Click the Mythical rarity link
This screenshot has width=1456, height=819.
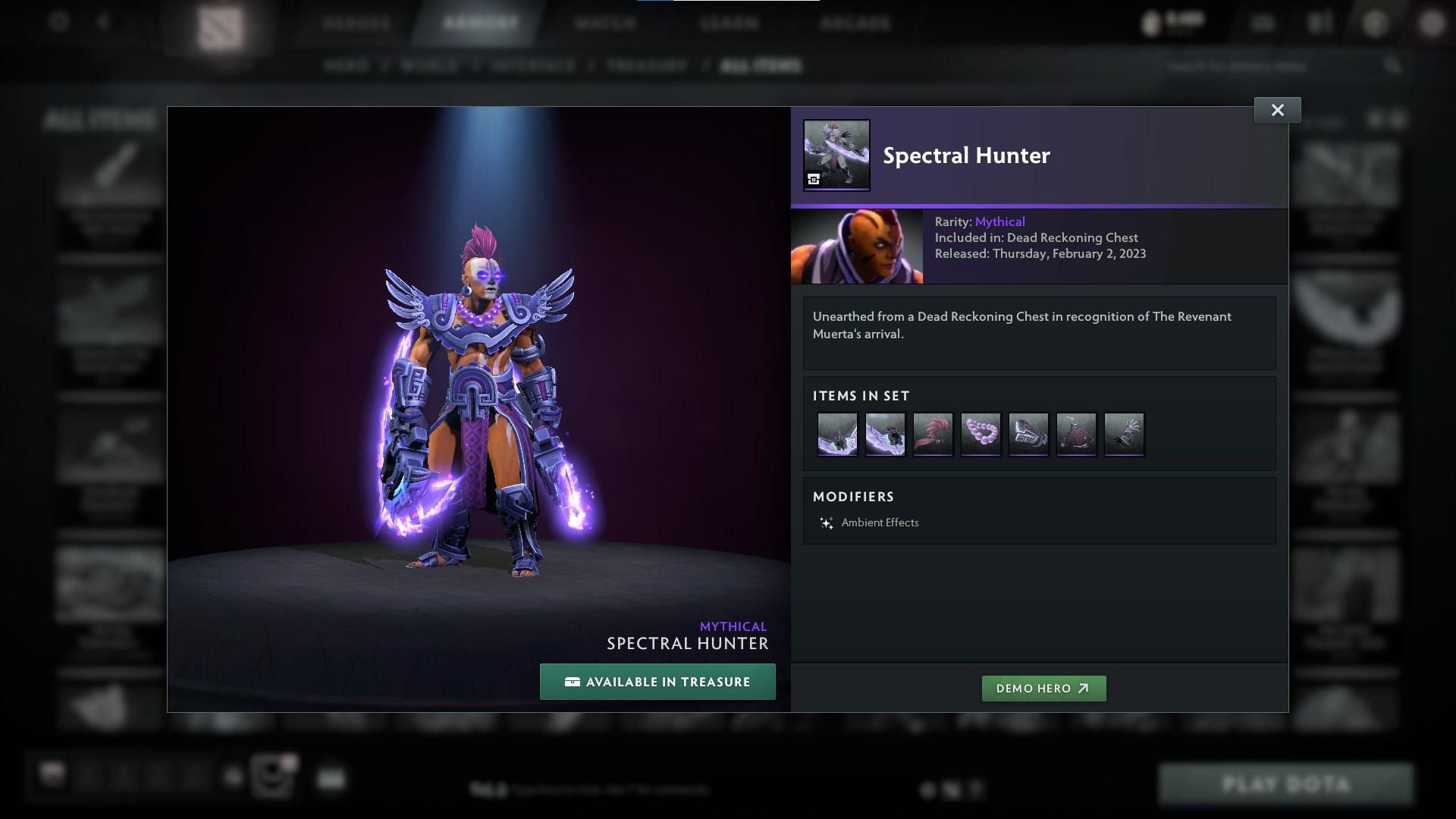pyautogui.click(x=999, y=221)
